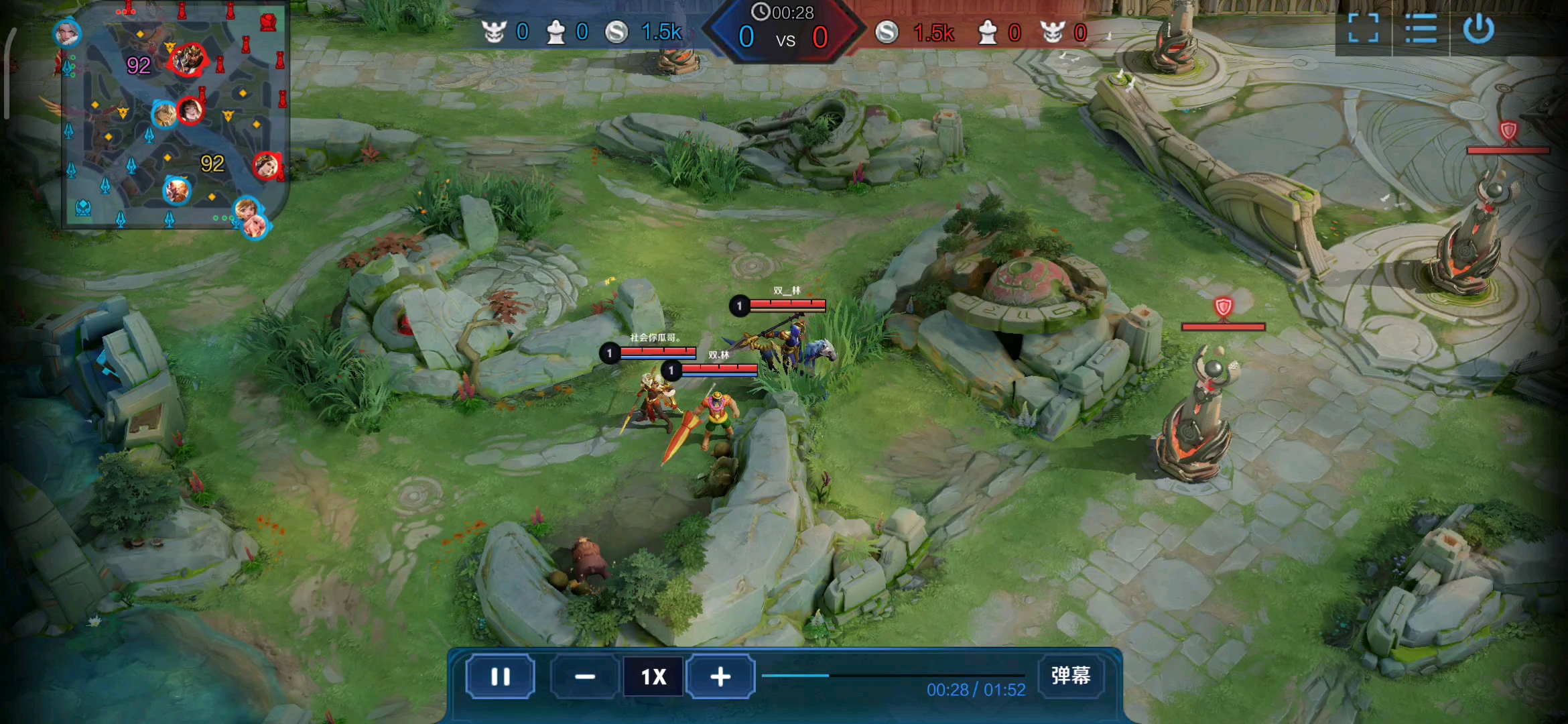Pause the replay playback
Screen dimensions: 1568x724
coord(500,676)
